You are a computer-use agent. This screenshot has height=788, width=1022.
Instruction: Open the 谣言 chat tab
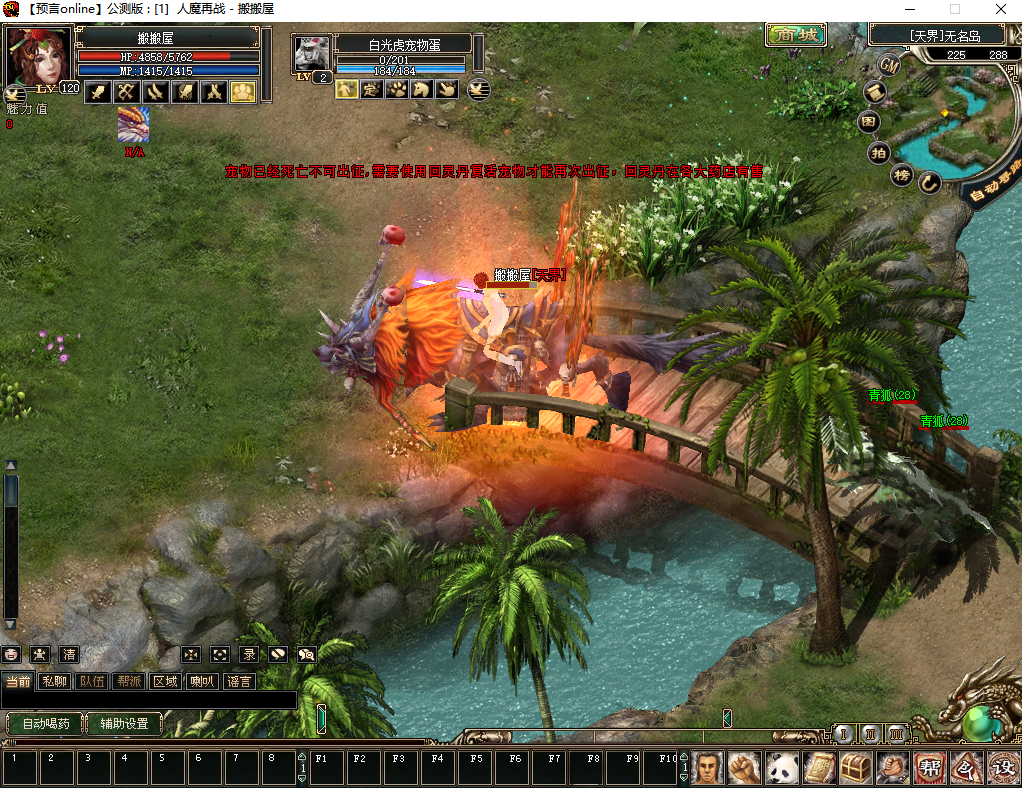240,681
